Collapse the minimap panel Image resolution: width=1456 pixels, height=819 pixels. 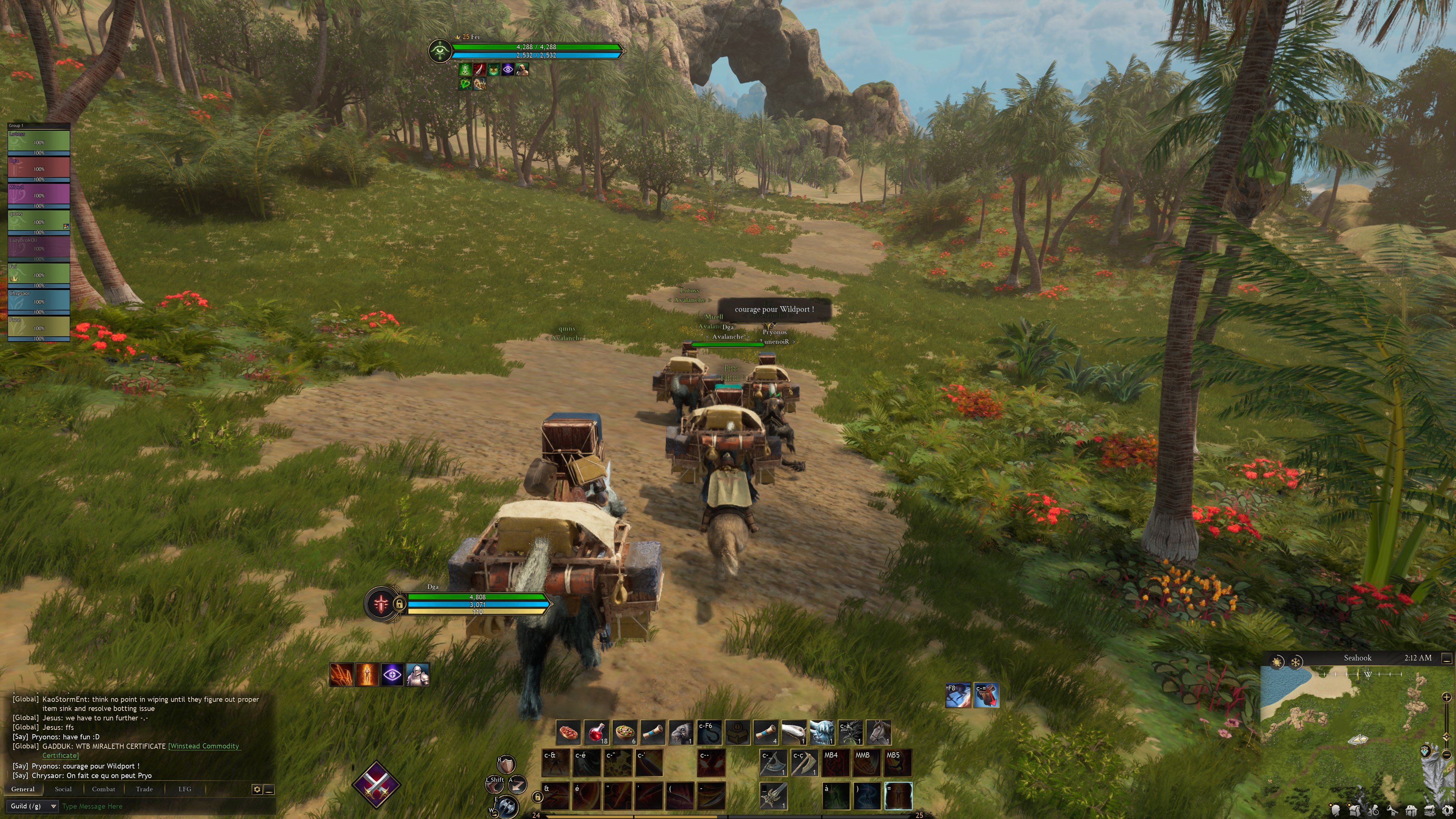point(1447,659)
